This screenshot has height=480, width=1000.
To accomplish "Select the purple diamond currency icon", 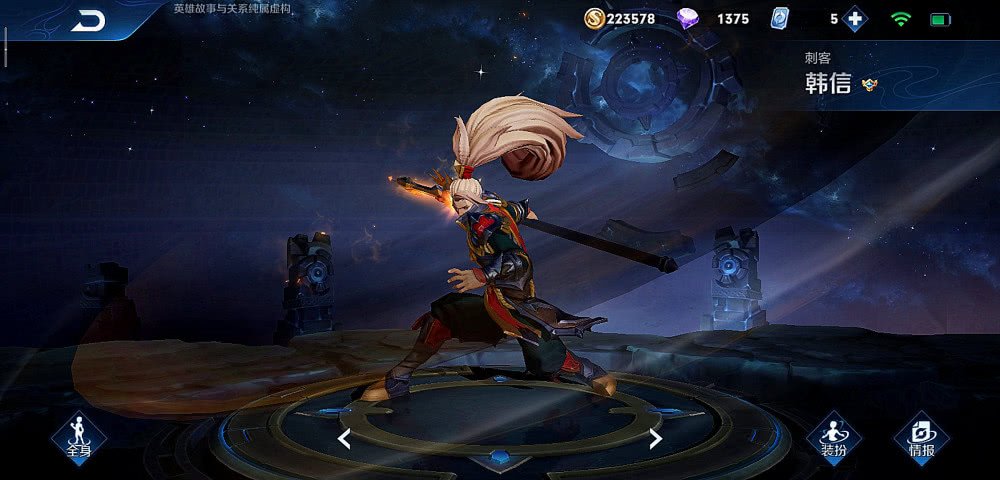I will (688, 19).
